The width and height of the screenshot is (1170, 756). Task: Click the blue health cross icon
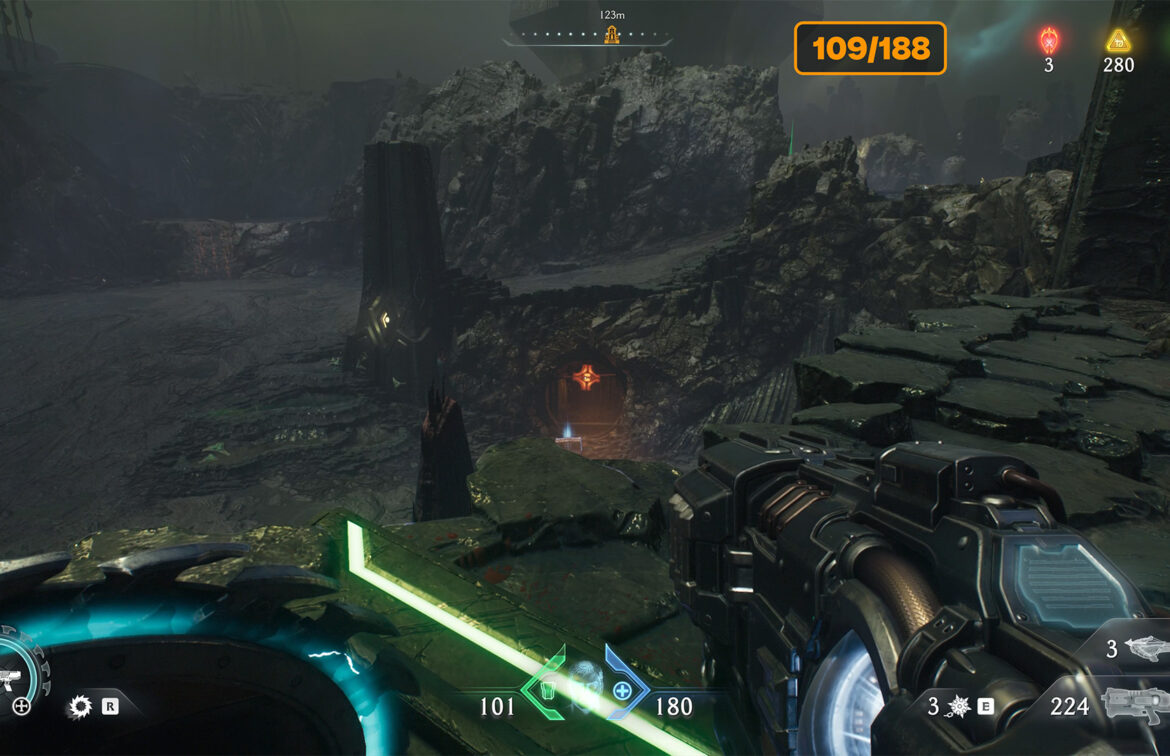(x=622, y=690)
